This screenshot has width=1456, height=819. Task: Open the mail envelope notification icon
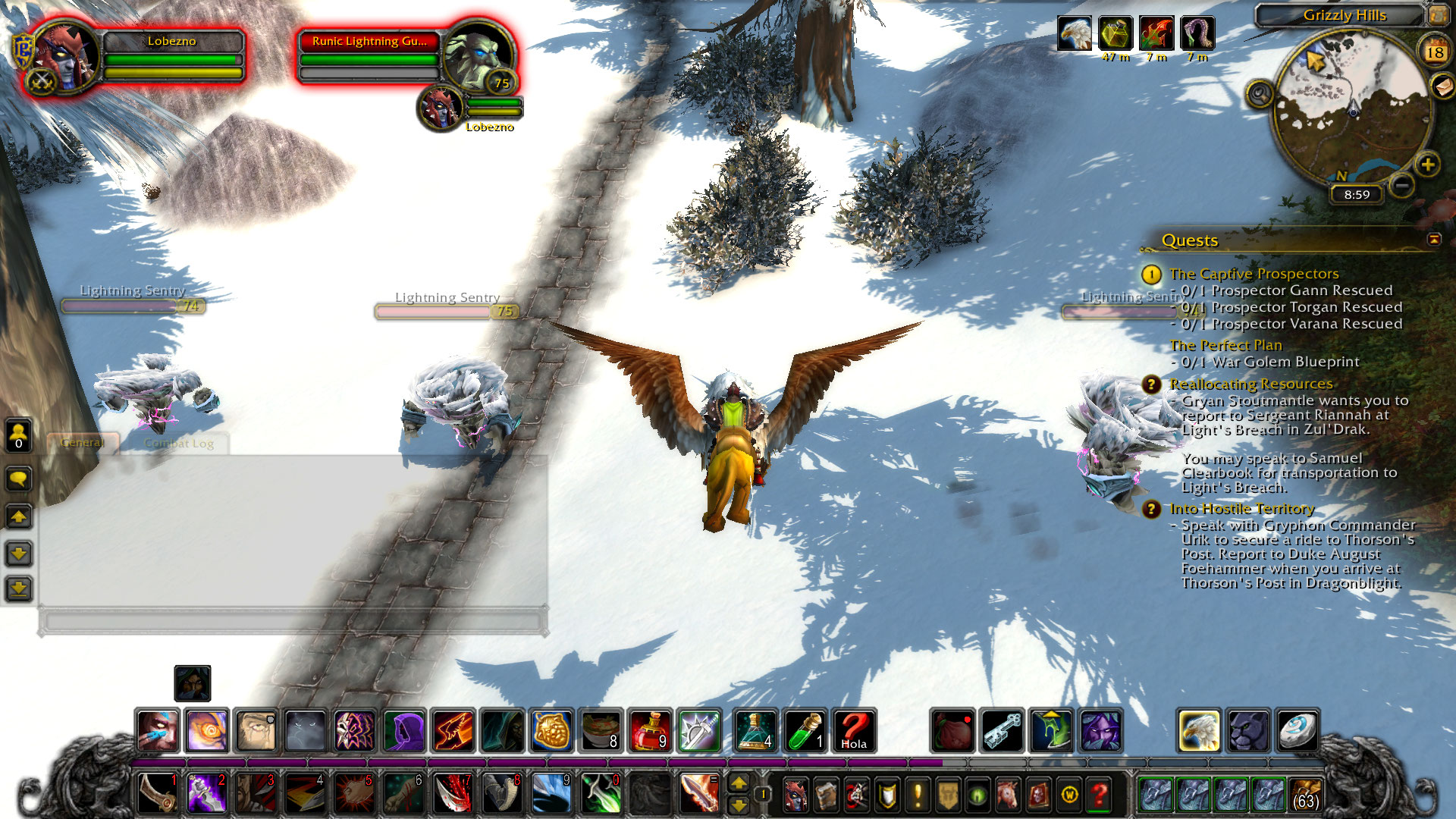[1443, 86]
